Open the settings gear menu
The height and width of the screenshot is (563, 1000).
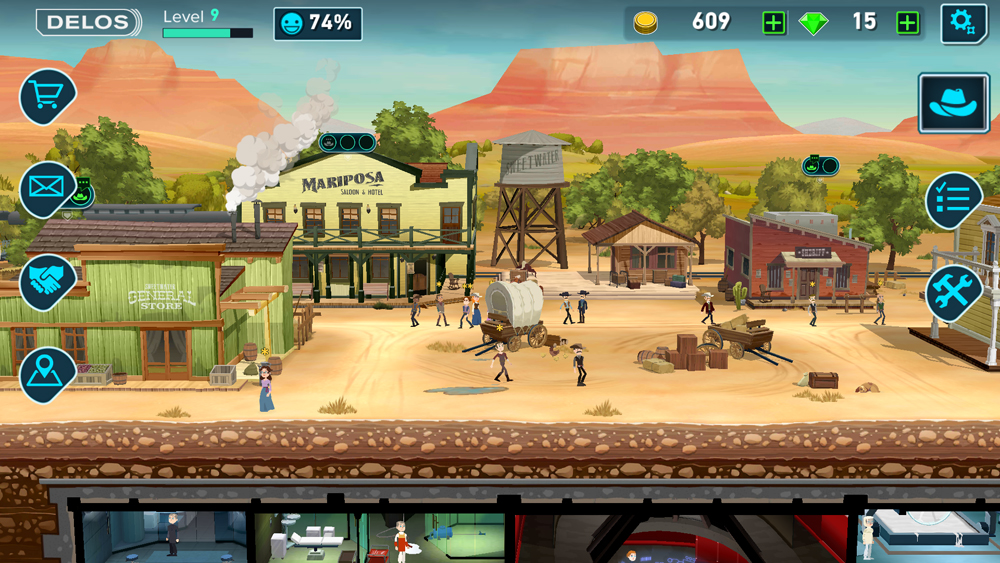(x=964, y=23)
